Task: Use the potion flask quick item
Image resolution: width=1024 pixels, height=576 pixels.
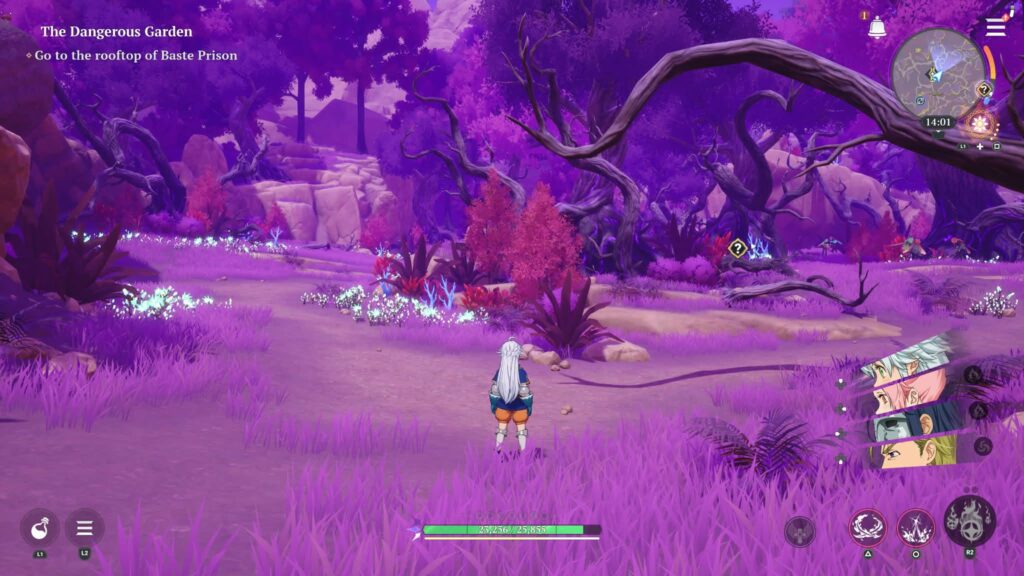Action: 40,527
